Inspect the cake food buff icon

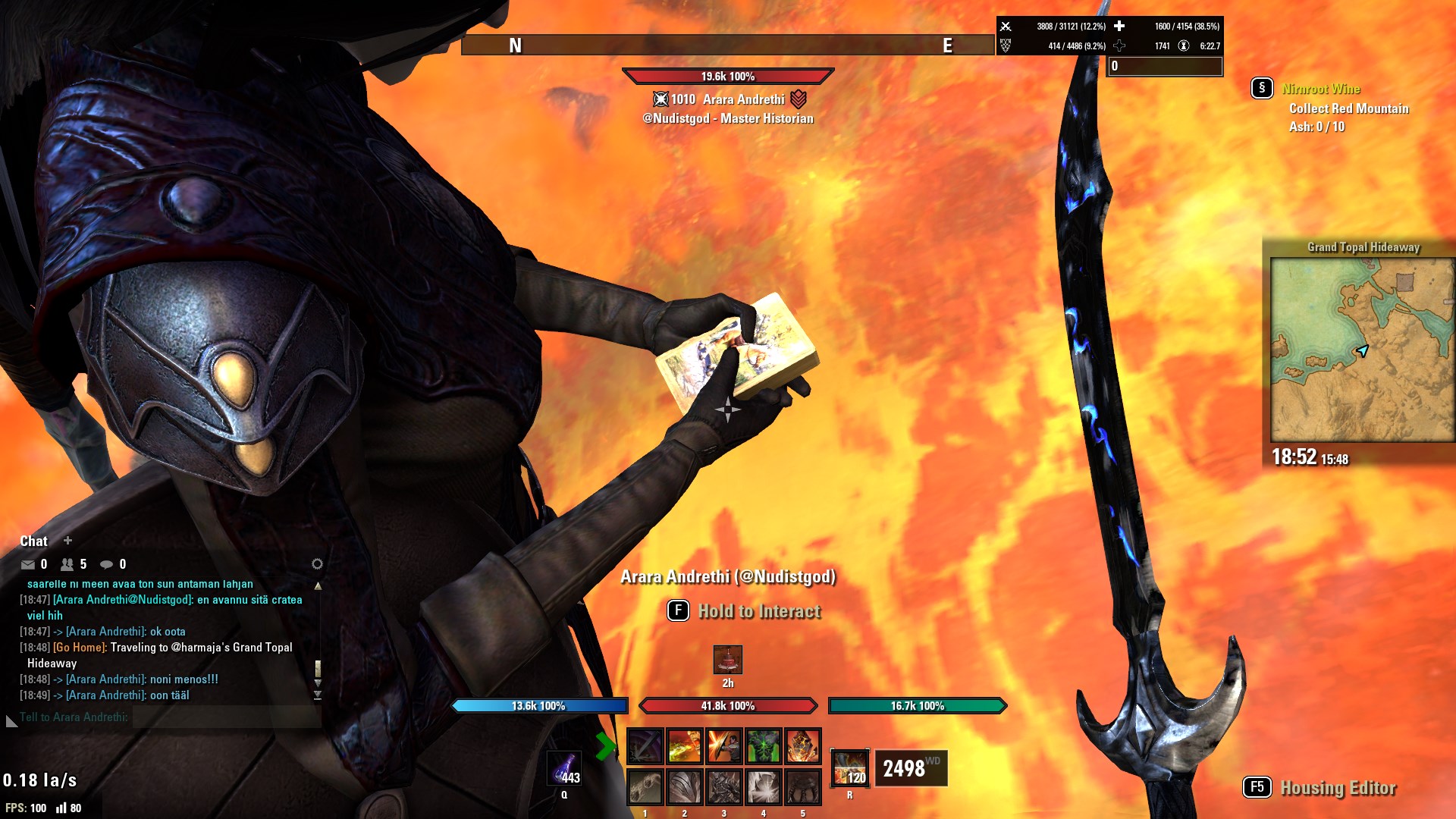coord(728,660)
